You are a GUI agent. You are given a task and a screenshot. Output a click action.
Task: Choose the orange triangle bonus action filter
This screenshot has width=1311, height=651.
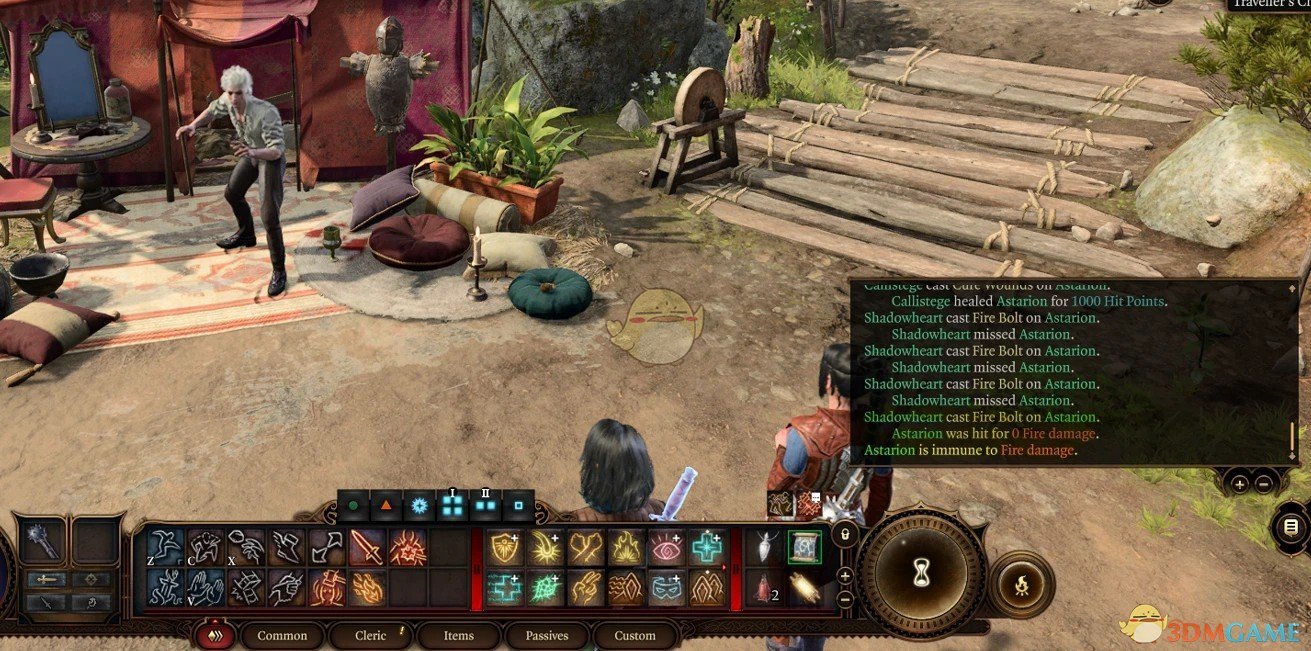click(386, 506)
